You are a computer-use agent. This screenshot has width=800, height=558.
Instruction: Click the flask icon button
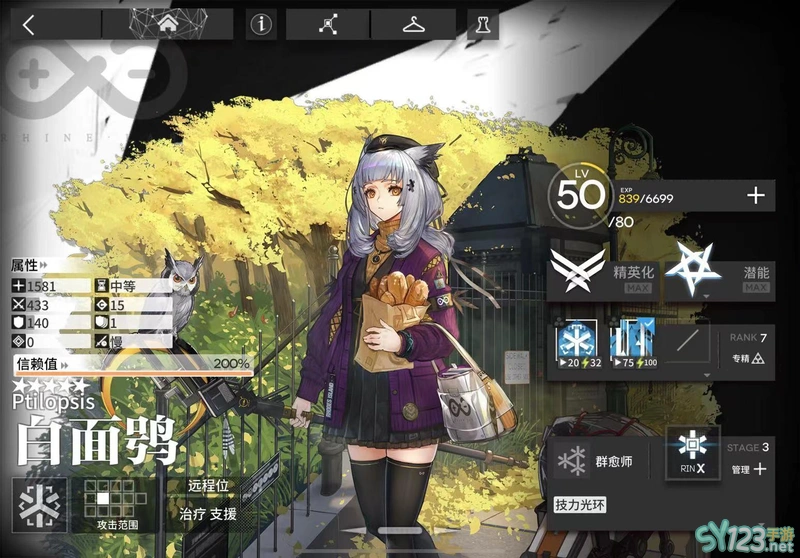(483, 25)
